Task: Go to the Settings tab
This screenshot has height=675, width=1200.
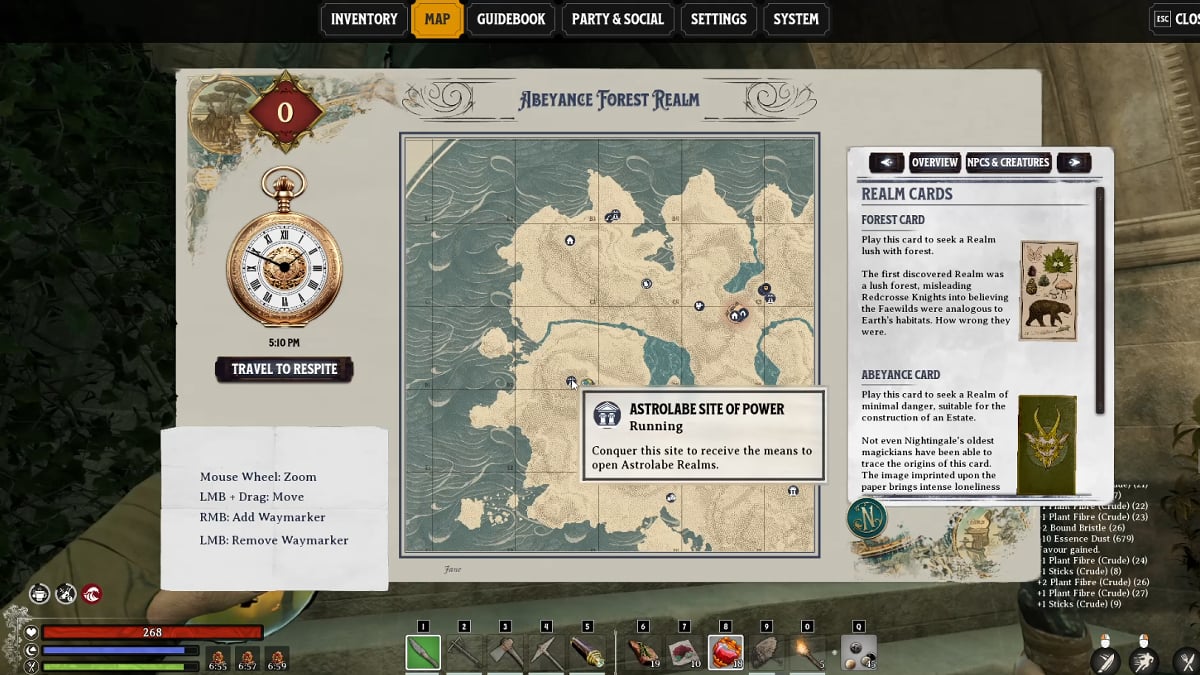Action: [718, 19]
